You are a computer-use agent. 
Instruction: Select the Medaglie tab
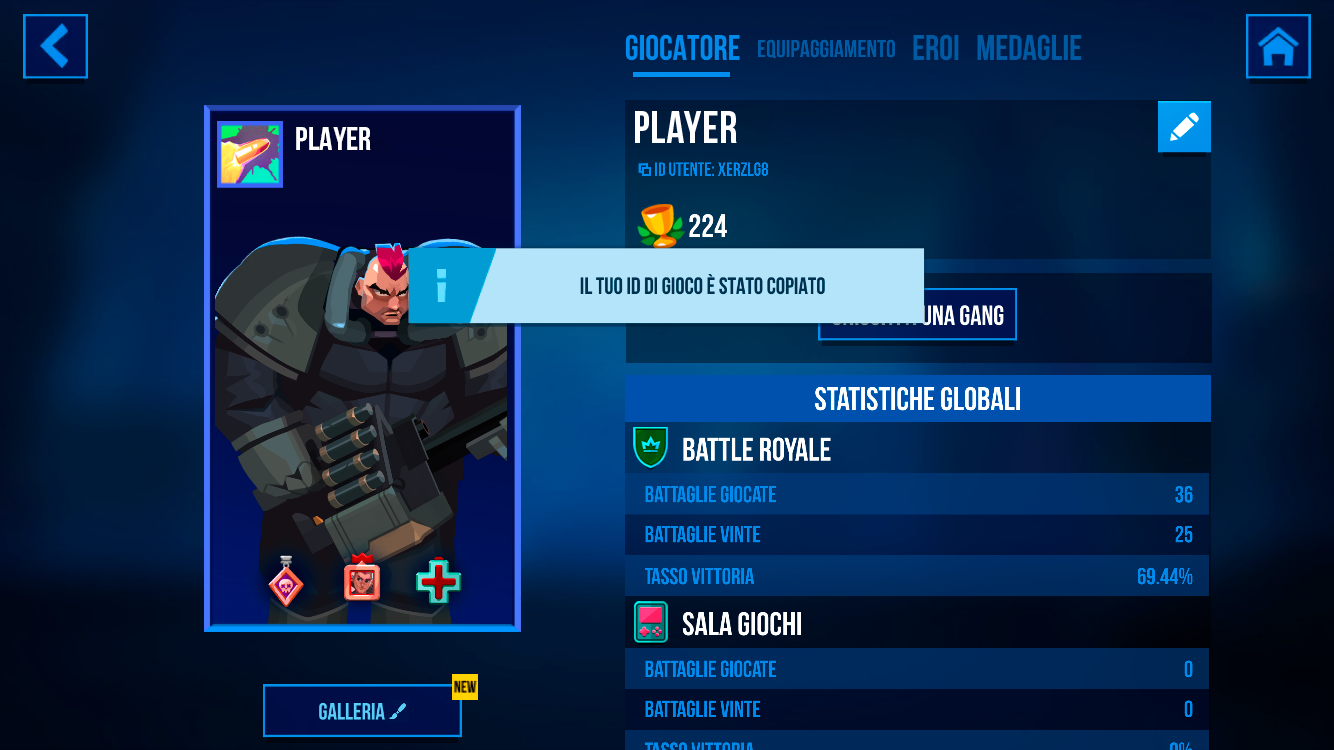coord(1028,49)
